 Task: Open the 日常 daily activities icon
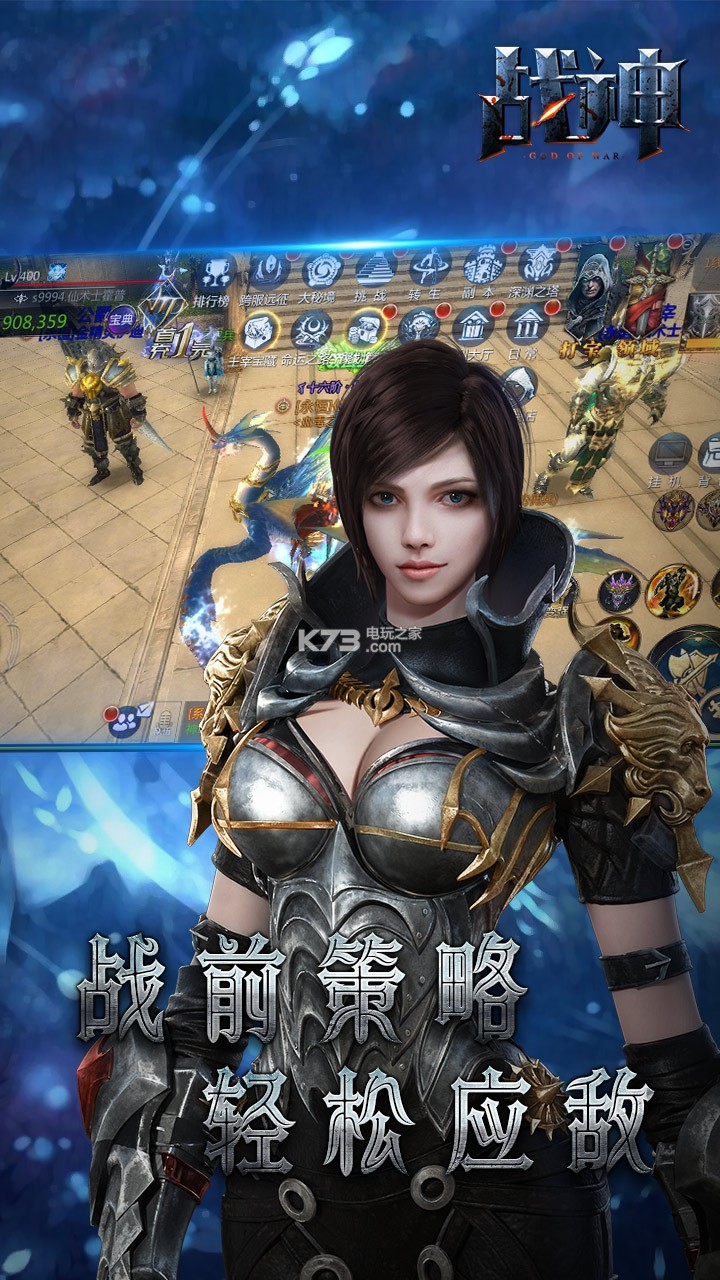[x=527, y=325]
